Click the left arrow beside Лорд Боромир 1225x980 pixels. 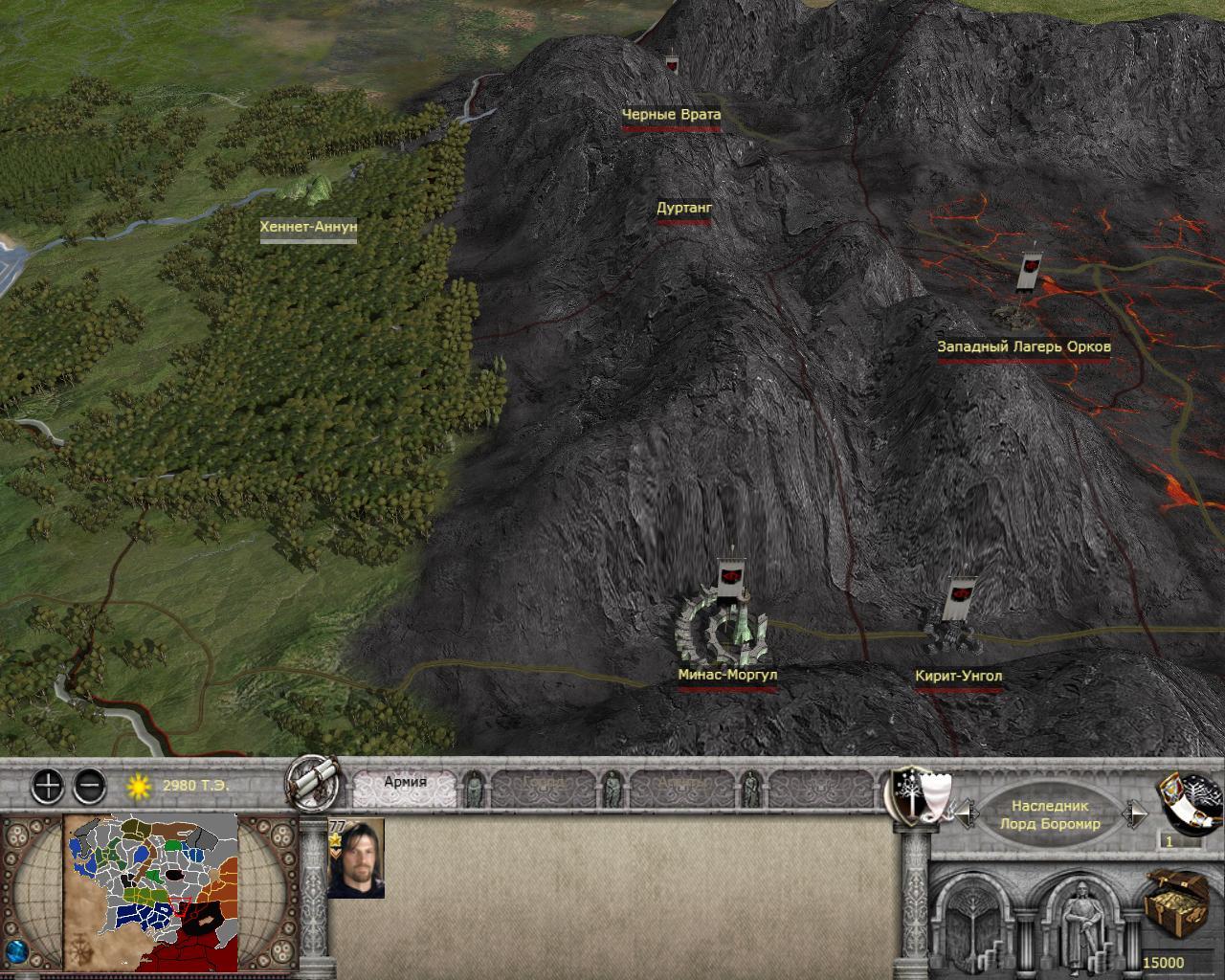pos(968,814)
